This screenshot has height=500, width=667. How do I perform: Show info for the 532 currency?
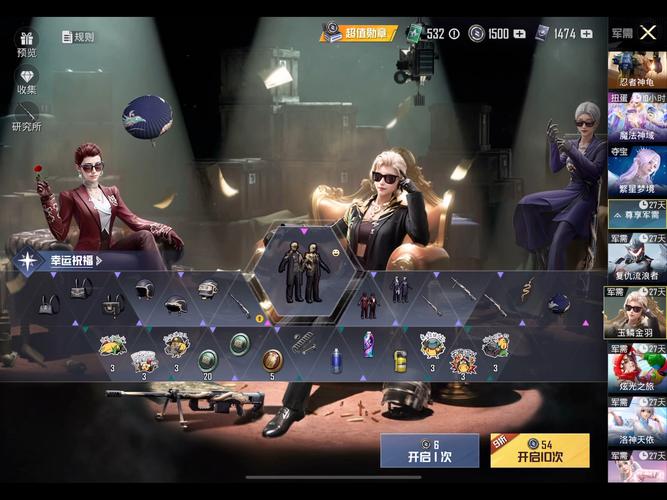454,33
